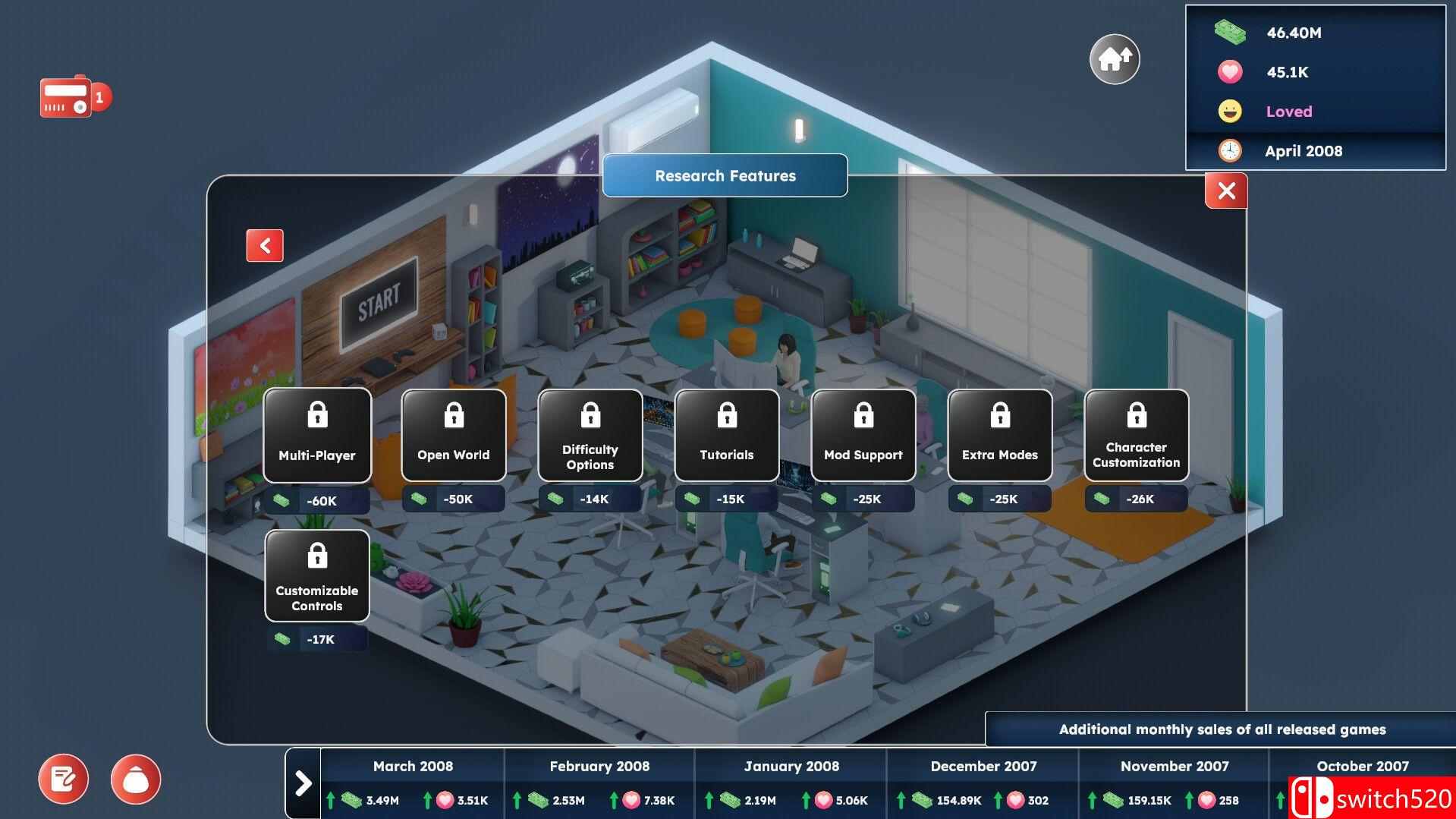Open the bag menu at bottom left
1456x819 pixels.
tap(137, 779)
